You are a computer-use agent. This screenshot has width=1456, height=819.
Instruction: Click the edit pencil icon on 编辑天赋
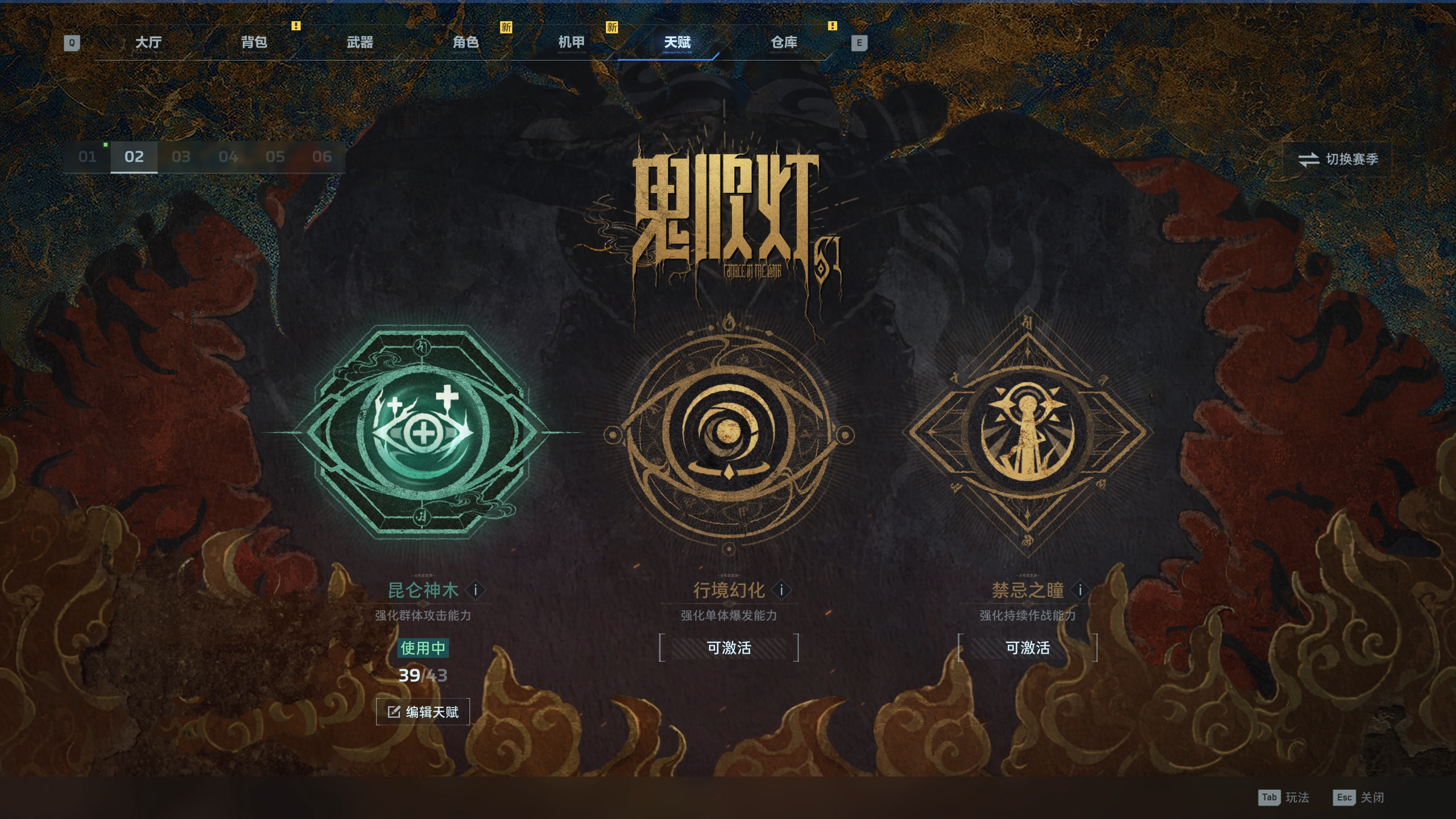pos(393,711)
